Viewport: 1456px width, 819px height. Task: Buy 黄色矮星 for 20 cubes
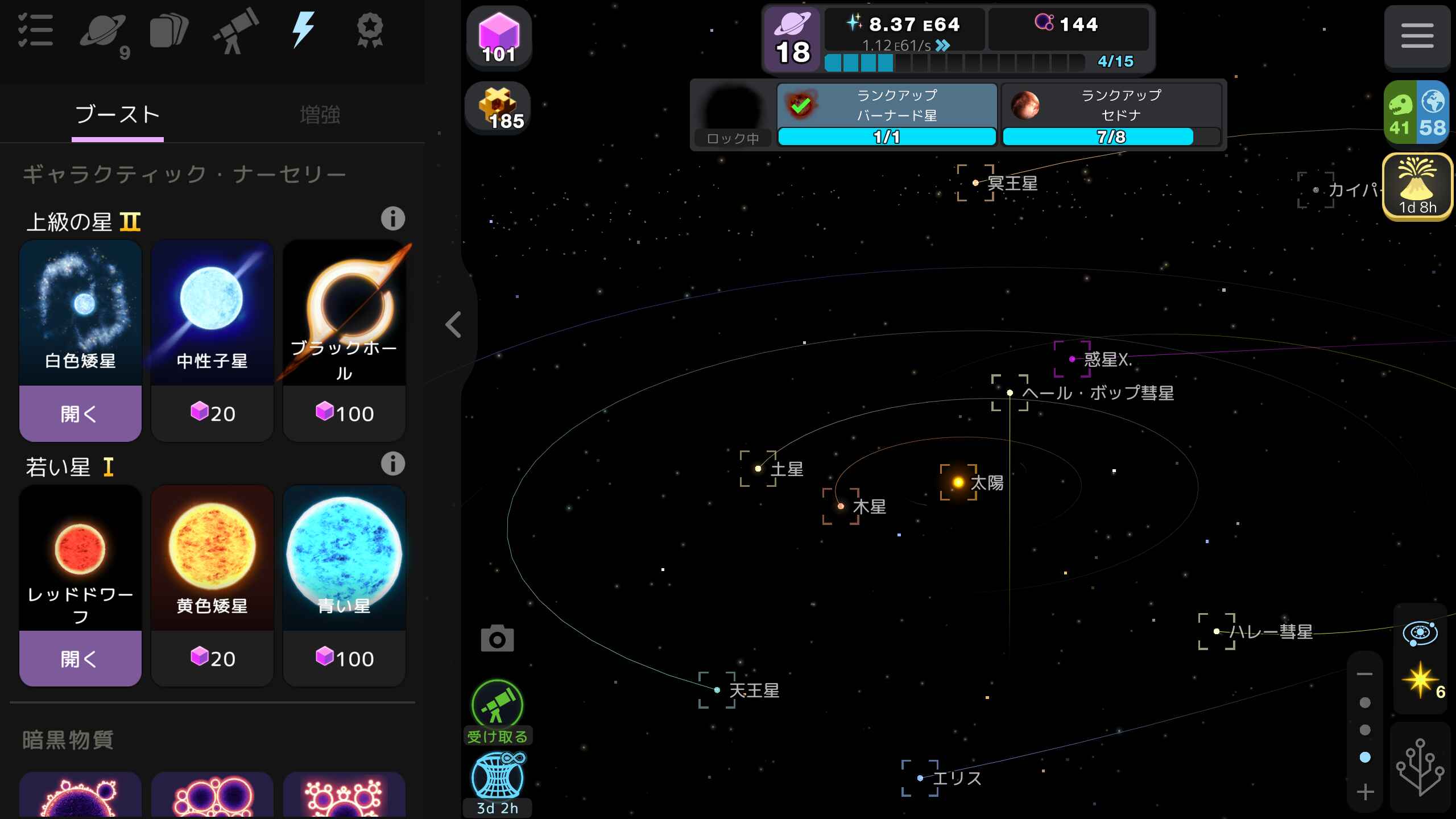pyautogui.click(x=212, y=659)
